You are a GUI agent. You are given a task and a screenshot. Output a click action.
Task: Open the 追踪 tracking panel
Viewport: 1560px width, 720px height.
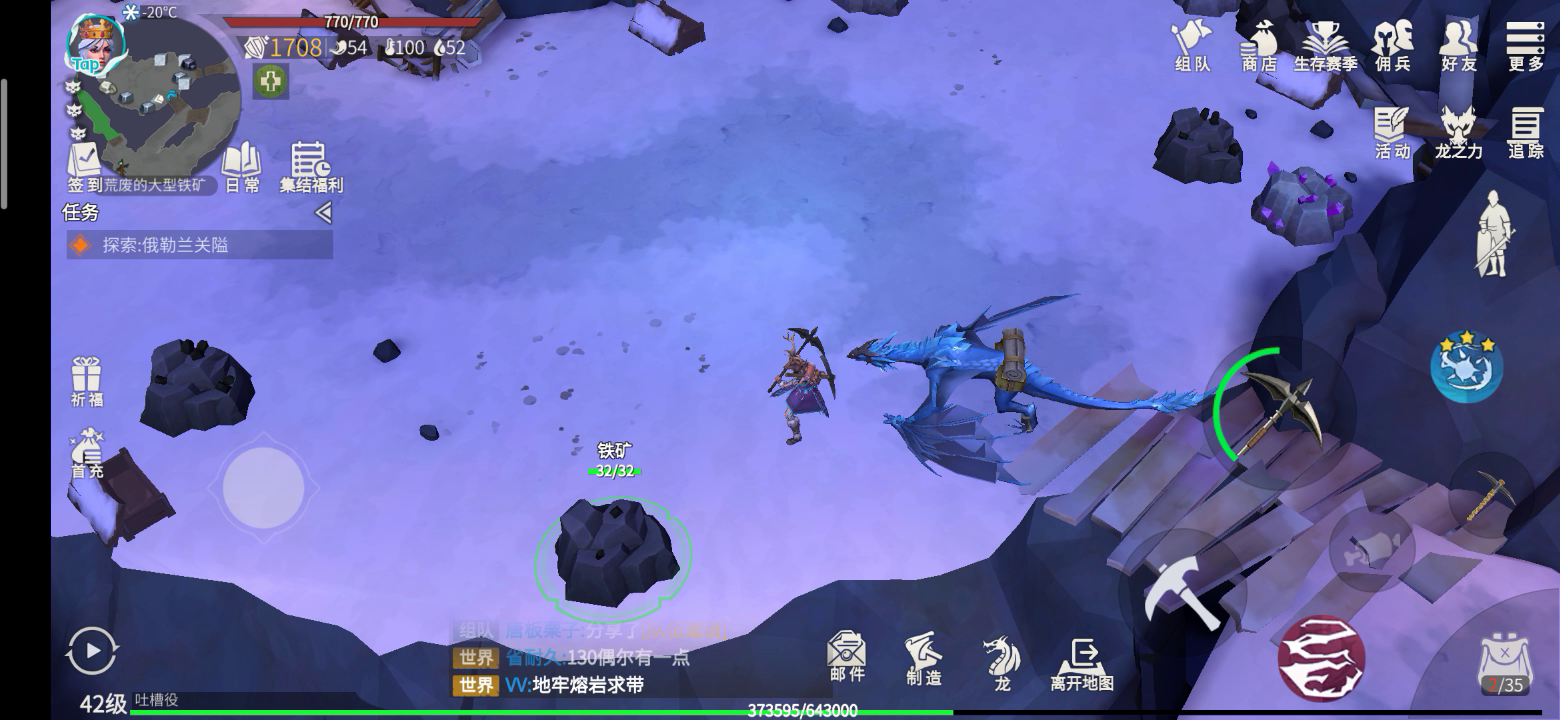[1525, 133]
